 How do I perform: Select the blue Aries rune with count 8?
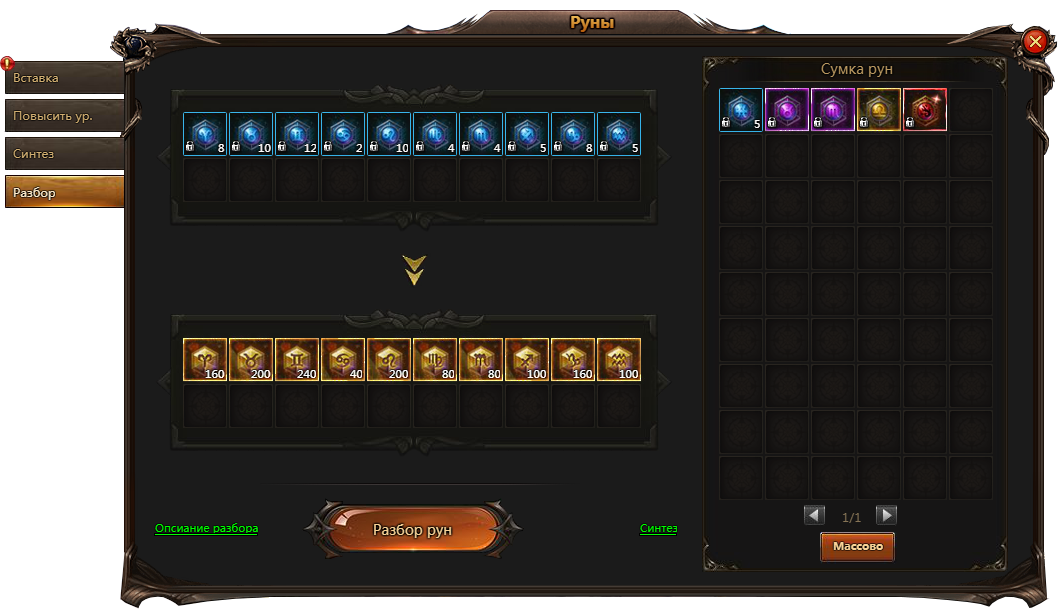[205, 134]
